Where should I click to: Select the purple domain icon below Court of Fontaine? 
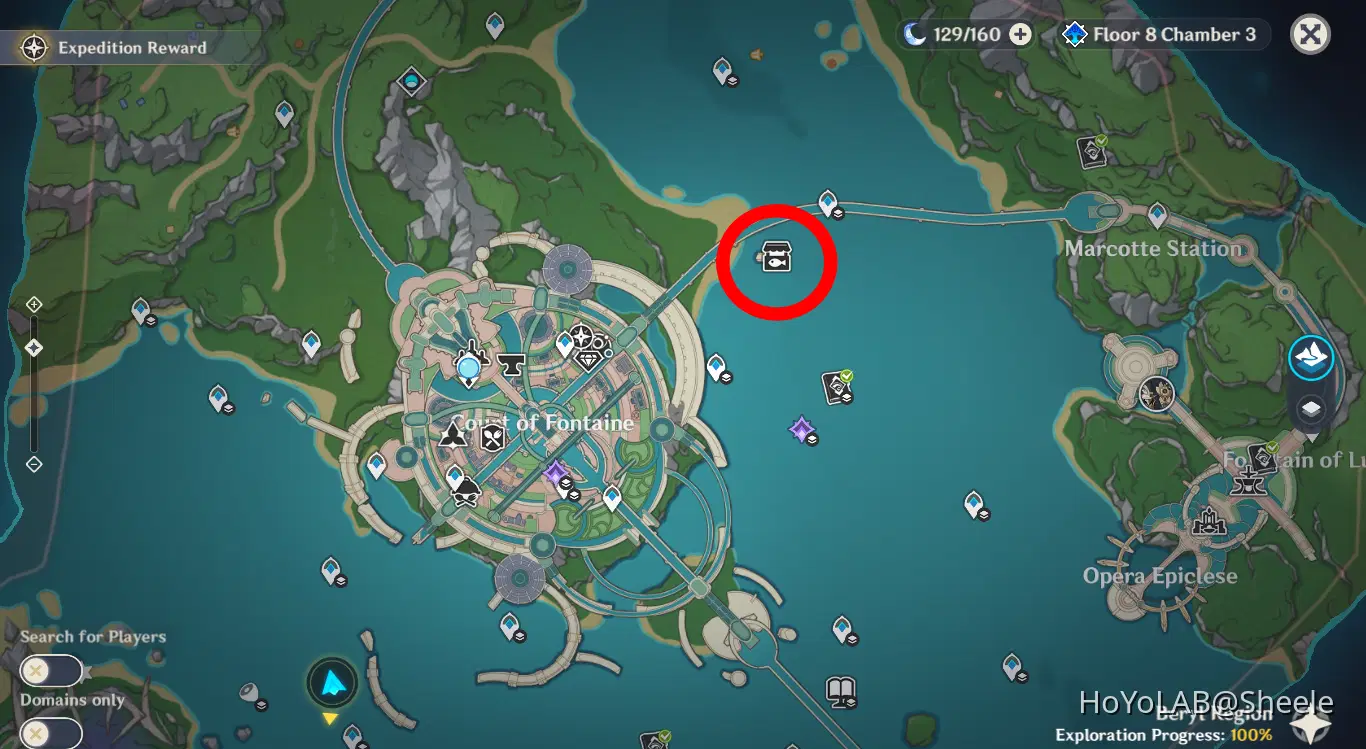[555, 474]
